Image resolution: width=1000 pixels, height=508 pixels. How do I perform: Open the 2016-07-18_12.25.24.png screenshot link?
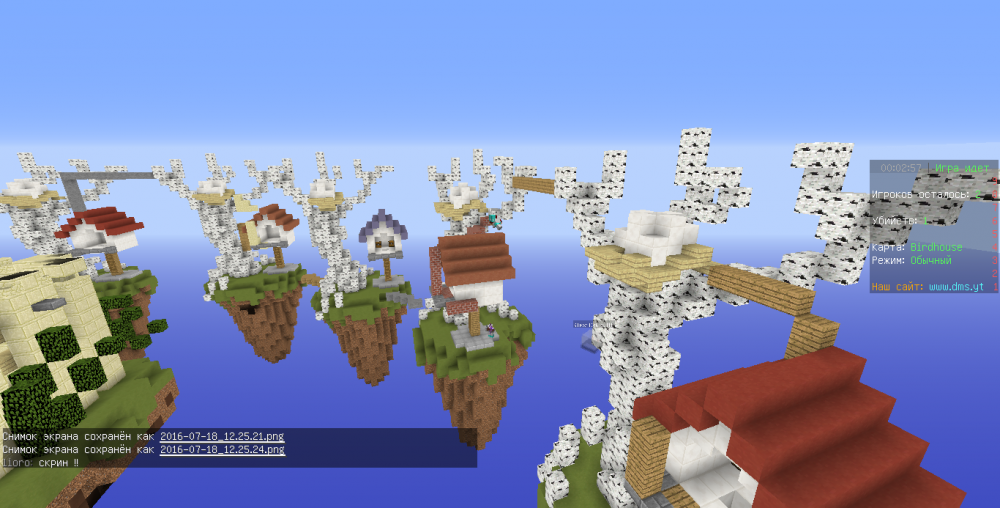click(x=222, y=449)
